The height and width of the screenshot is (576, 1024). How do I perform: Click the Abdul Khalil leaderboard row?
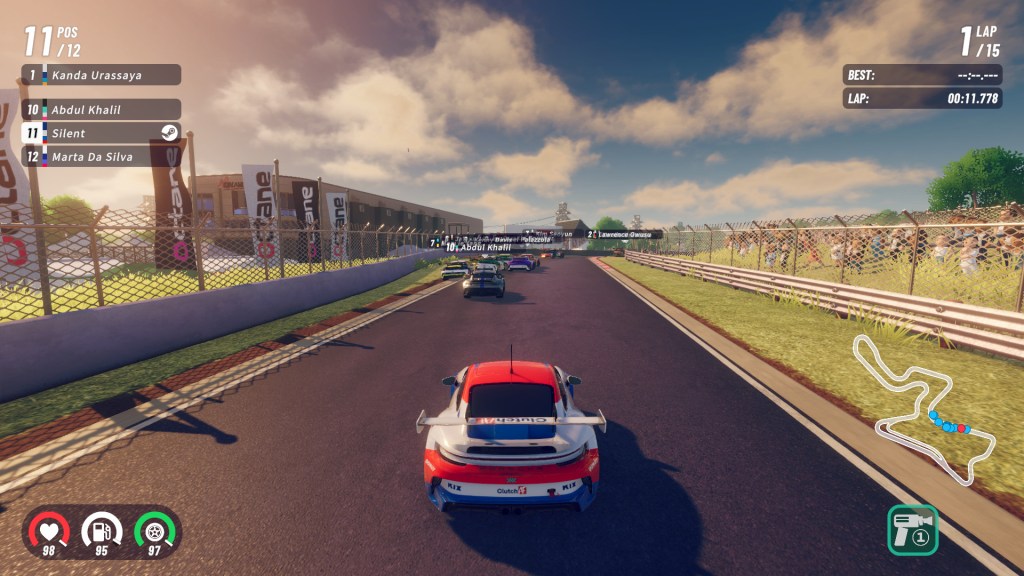coord(100,110)
